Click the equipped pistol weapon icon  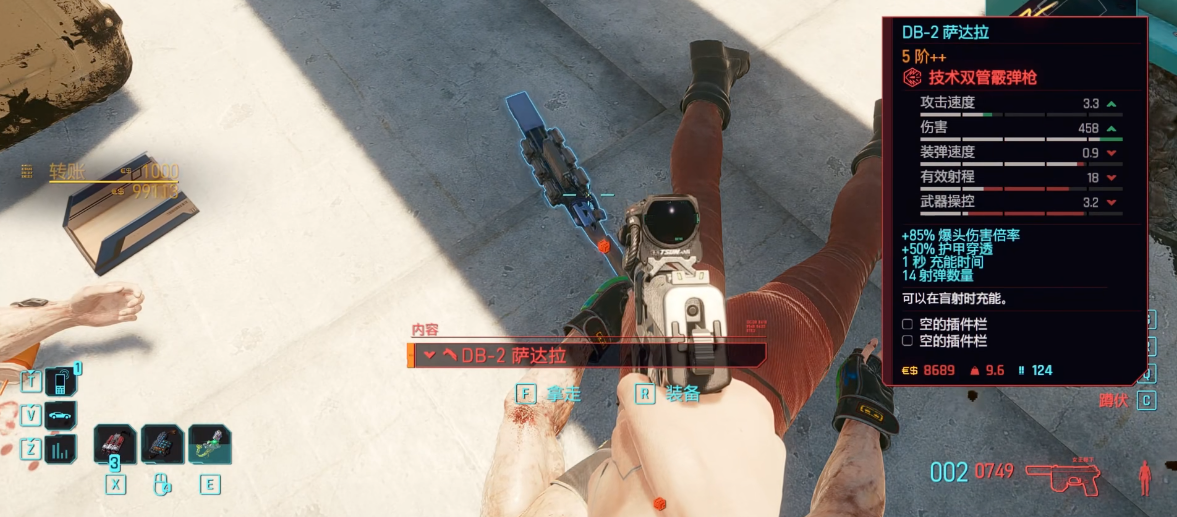1070,478
